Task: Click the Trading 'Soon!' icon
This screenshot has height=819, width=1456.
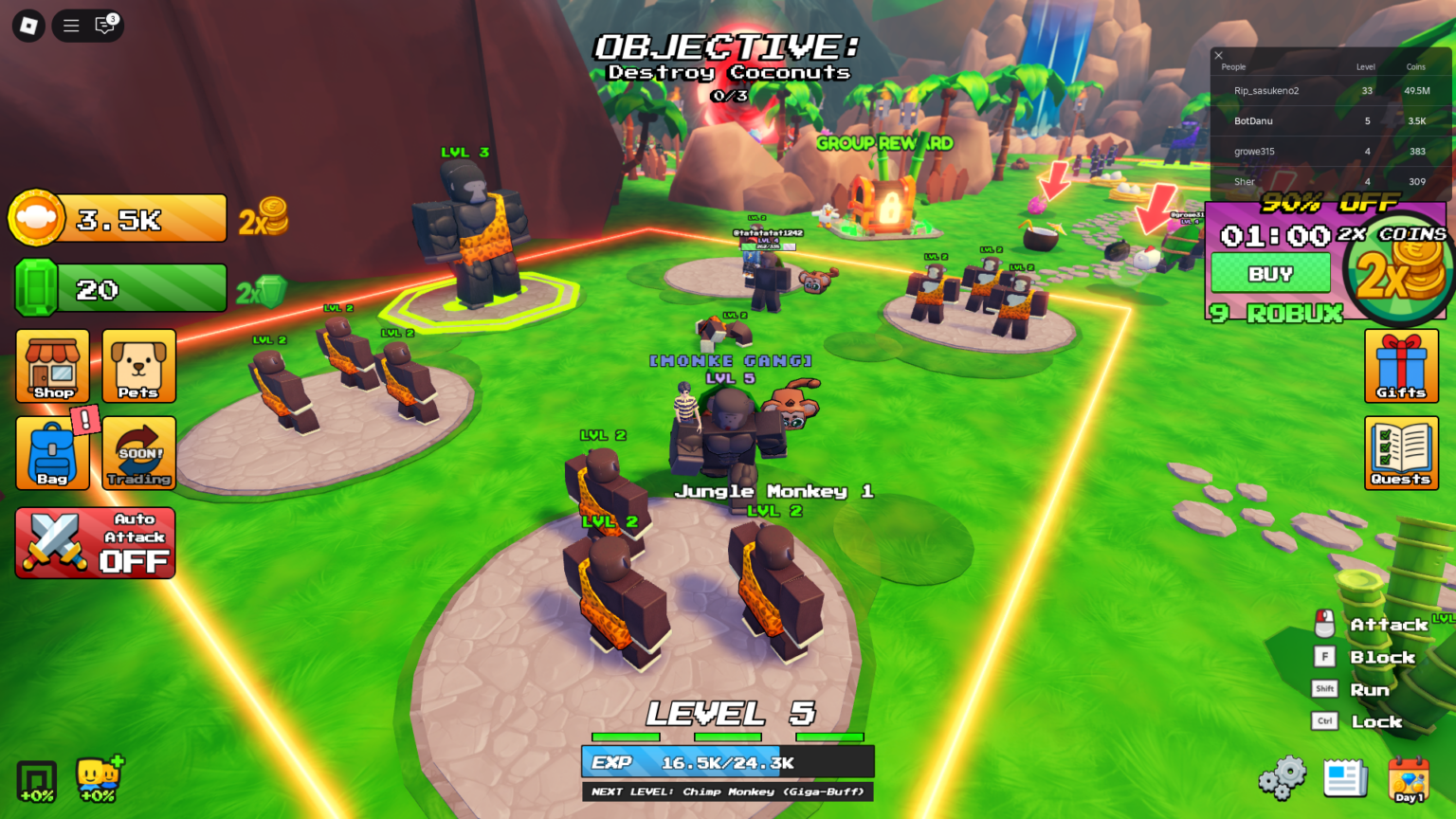Action: point(138,452)
